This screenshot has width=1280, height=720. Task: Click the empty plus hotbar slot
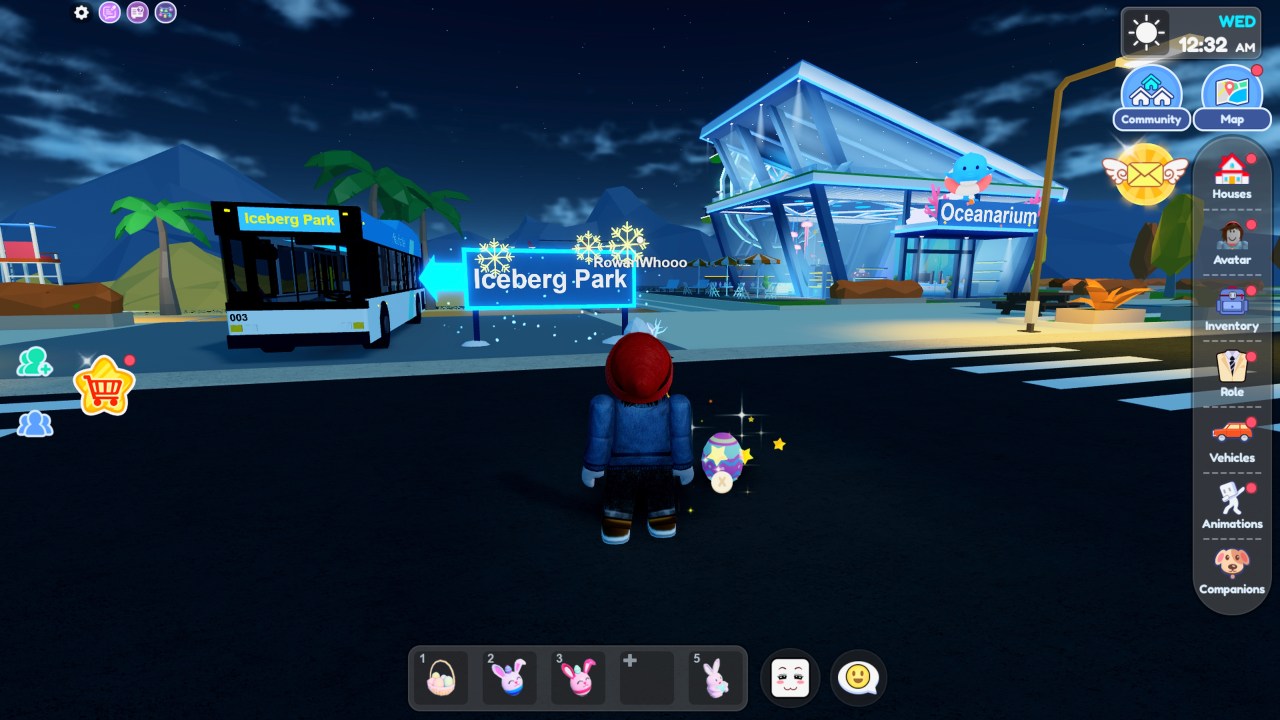click(646, 677)
